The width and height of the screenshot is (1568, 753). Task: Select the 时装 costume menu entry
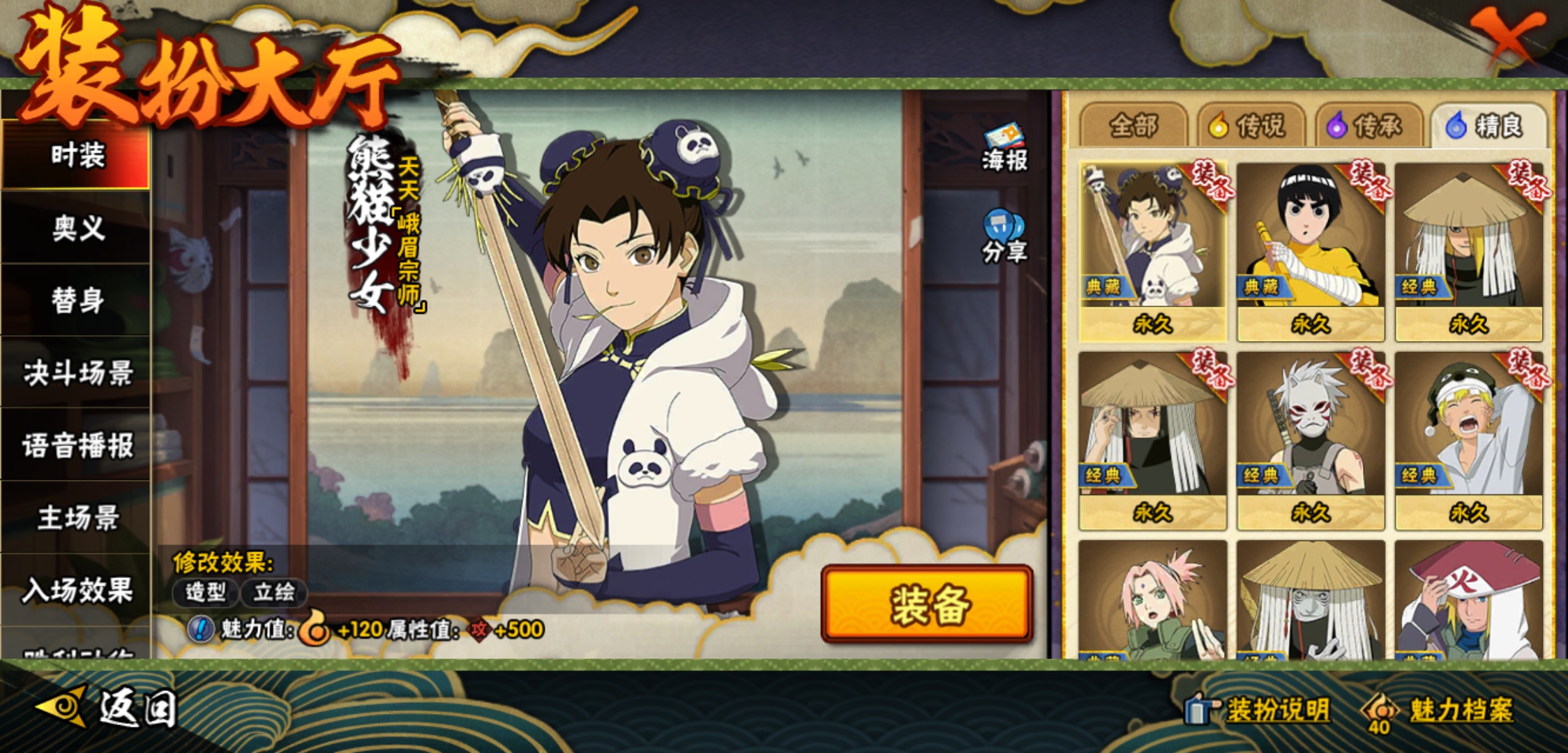pos(77,155)
